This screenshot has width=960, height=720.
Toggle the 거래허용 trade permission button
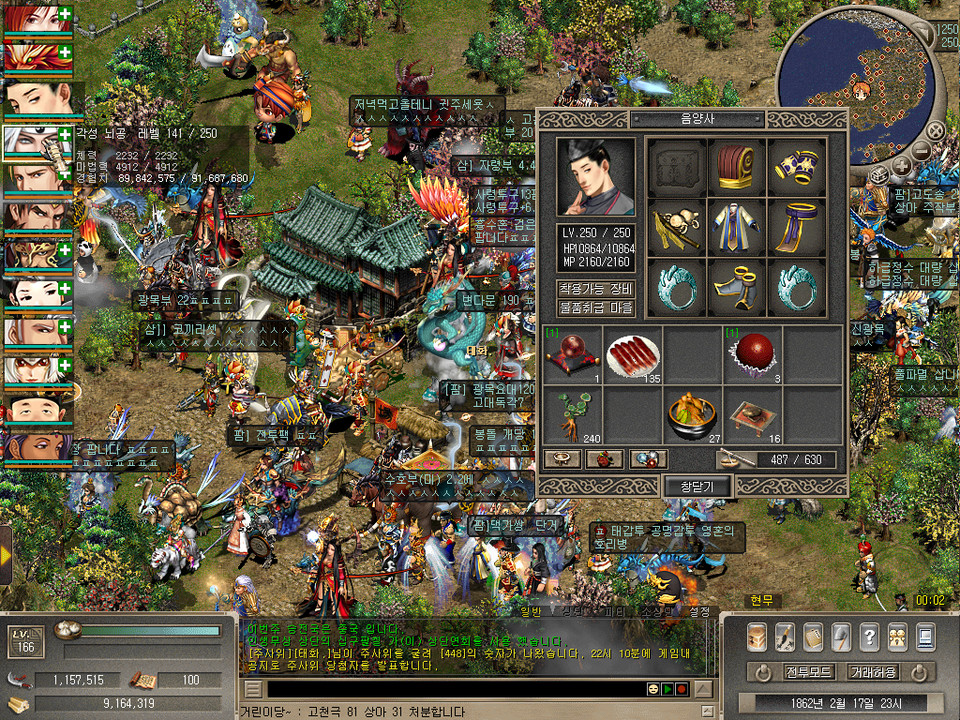[874, 671]
